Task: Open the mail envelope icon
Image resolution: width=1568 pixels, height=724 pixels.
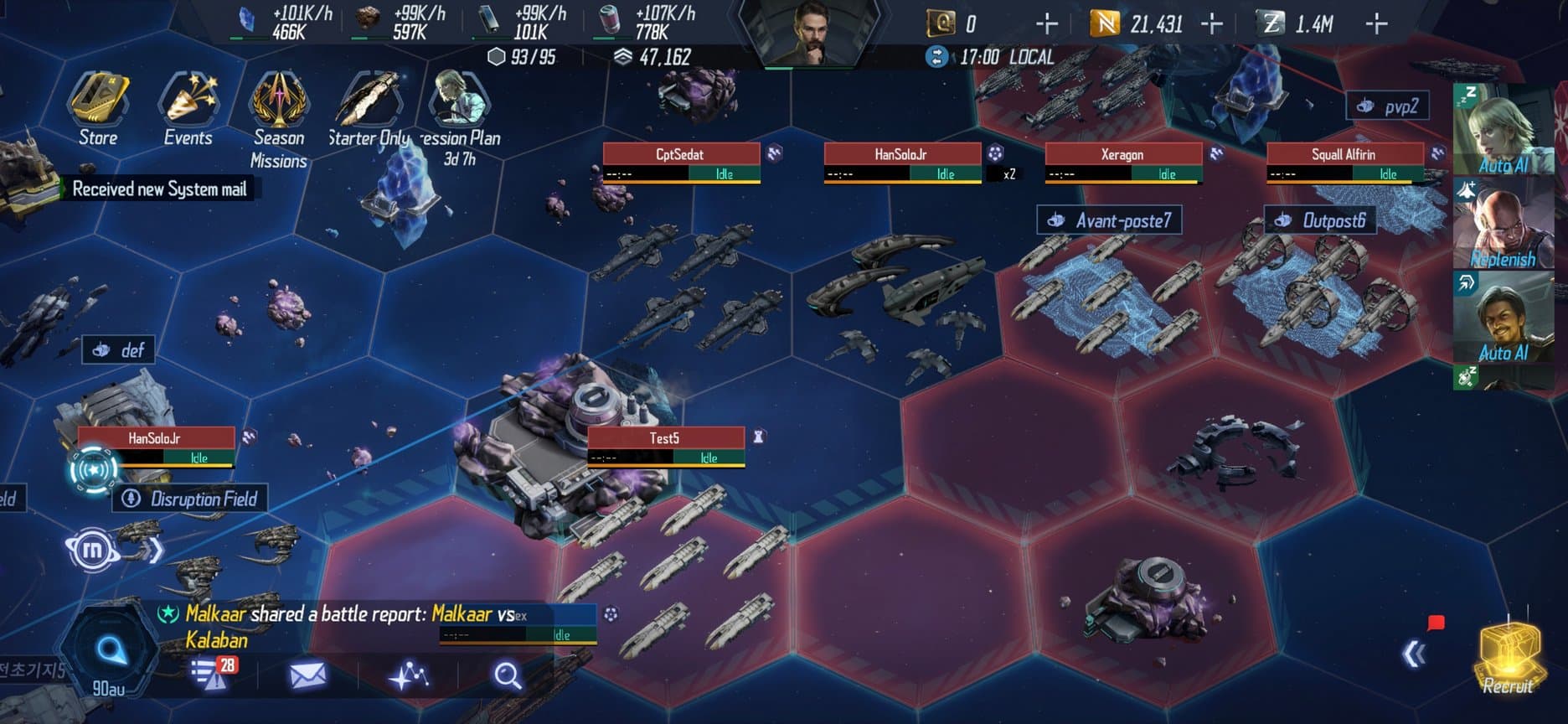Action: 307,675
